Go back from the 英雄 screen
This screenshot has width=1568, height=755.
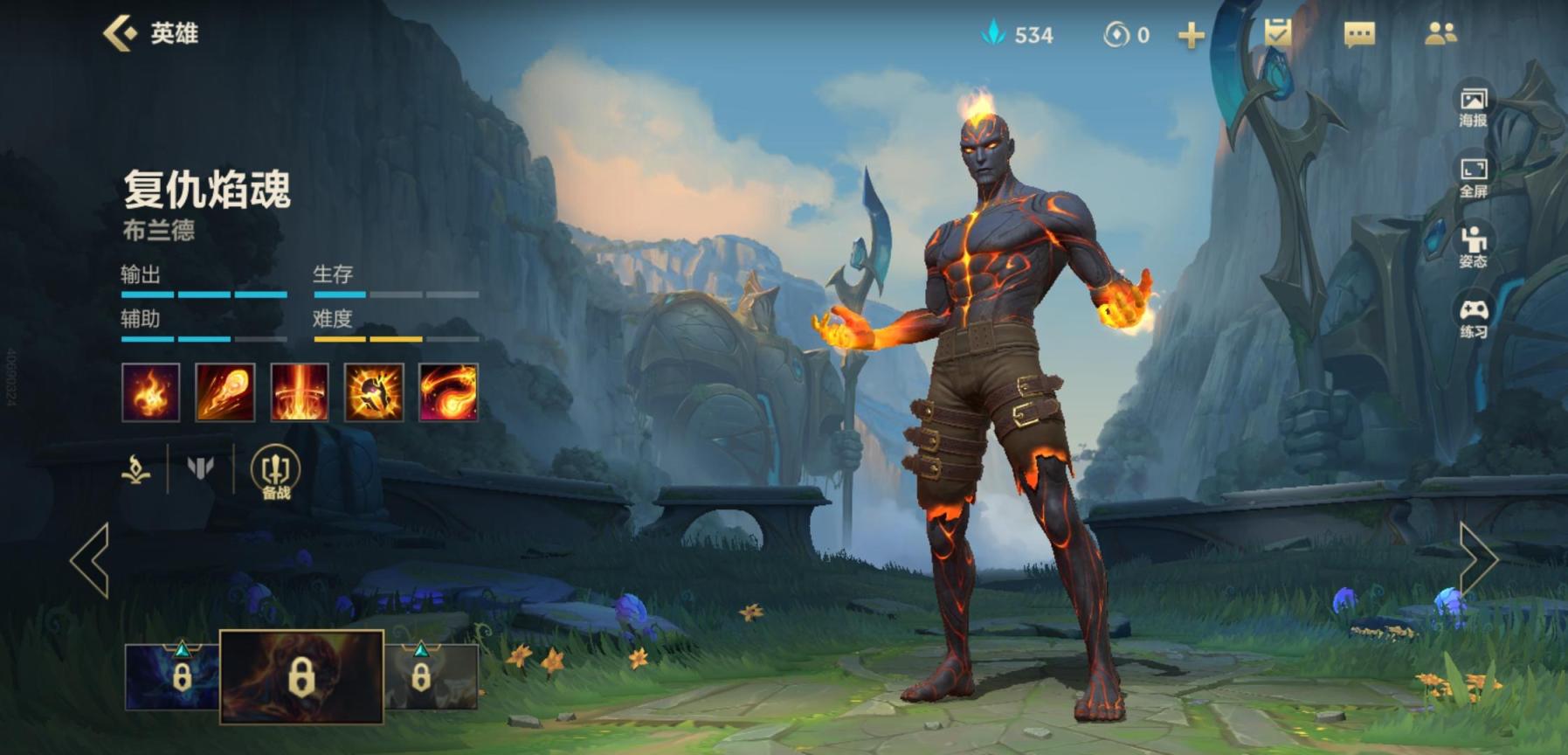(x=121, y=33)
